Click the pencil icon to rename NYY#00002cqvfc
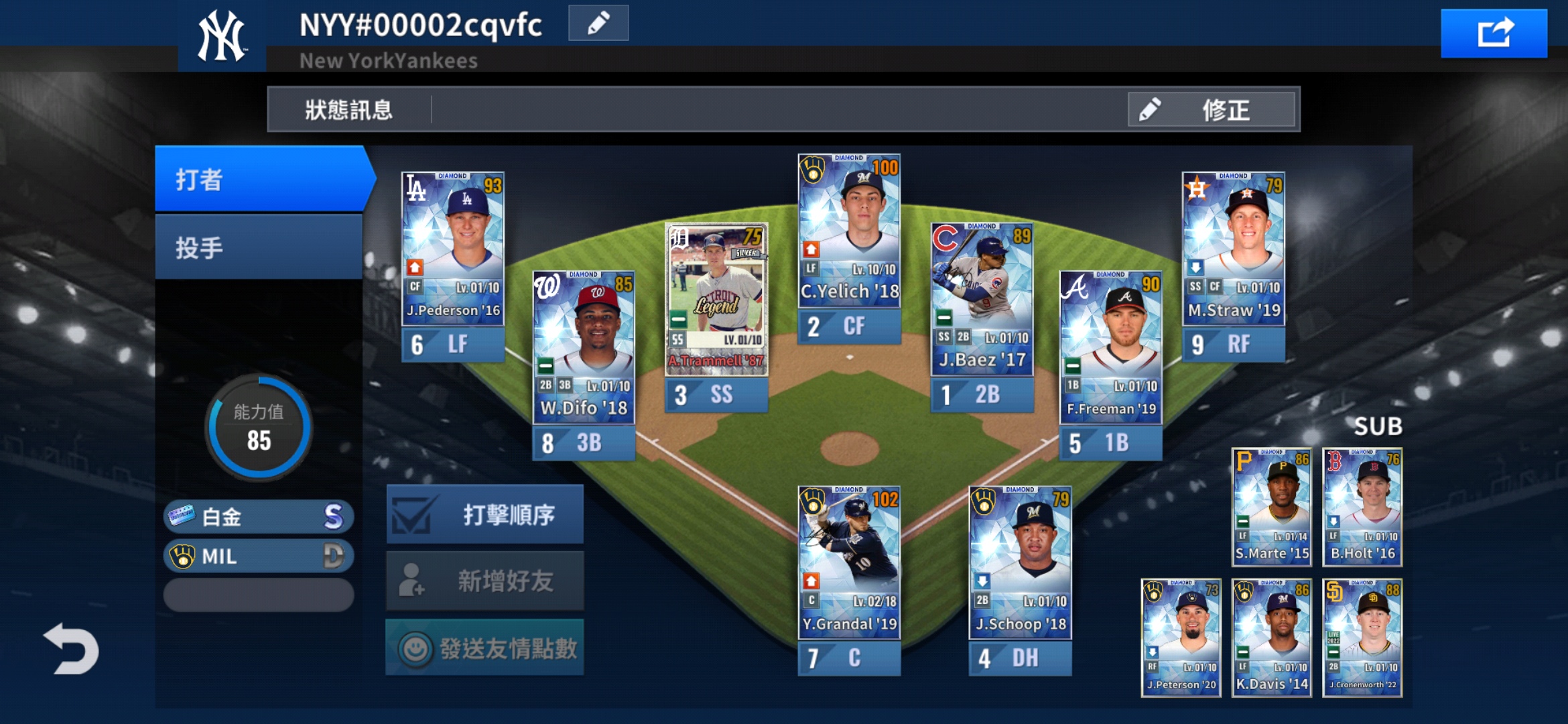 click(597, 22)
